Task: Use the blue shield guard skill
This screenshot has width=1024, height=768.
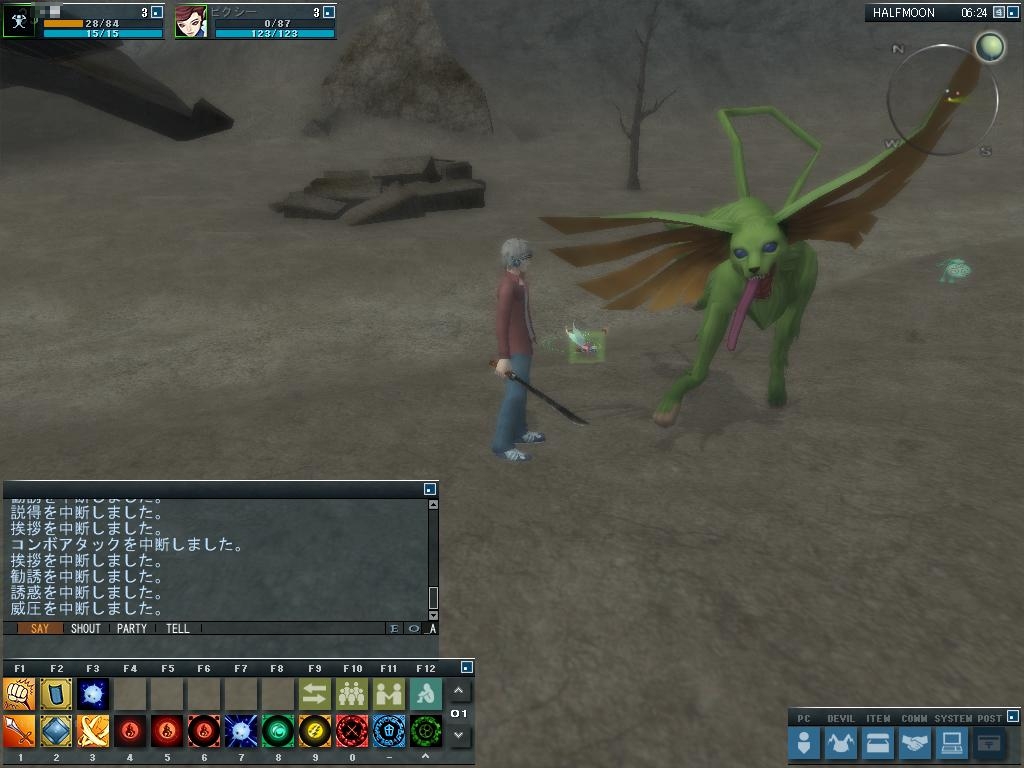Action: pyautogui.click(x=56, y=694)
